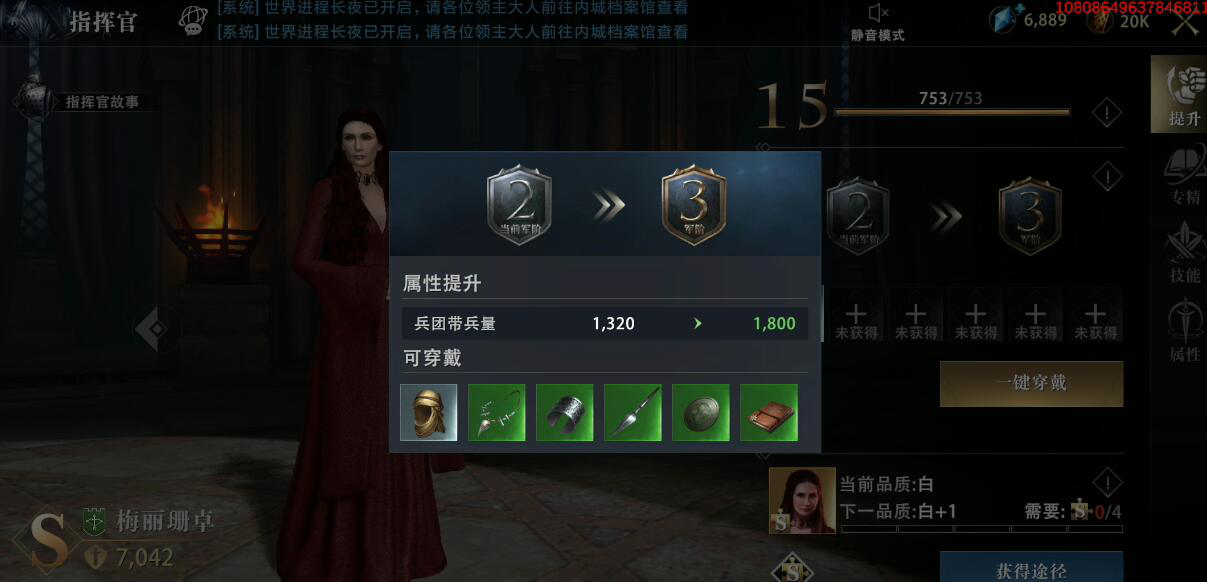Tap the 一键穿戴 equip-all button
Screen dimensions: 1207x582
pyautogui.click(x=1031, y=384)
